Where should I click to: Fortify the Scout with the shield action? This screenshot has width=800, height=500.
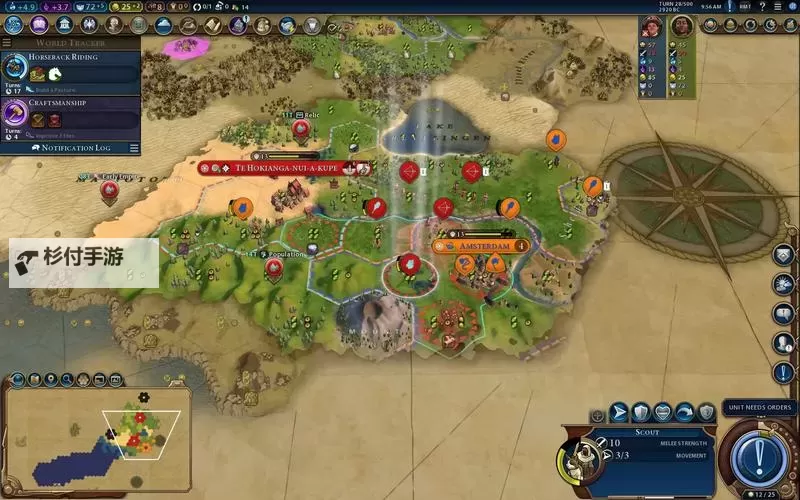pyautogui.click(x=641, y=411)
